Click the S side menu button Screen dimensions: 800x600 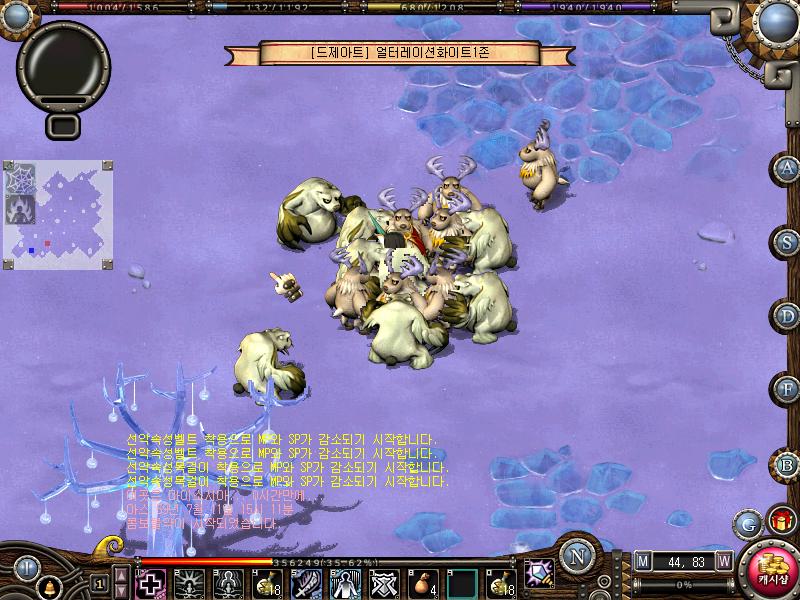788,241
